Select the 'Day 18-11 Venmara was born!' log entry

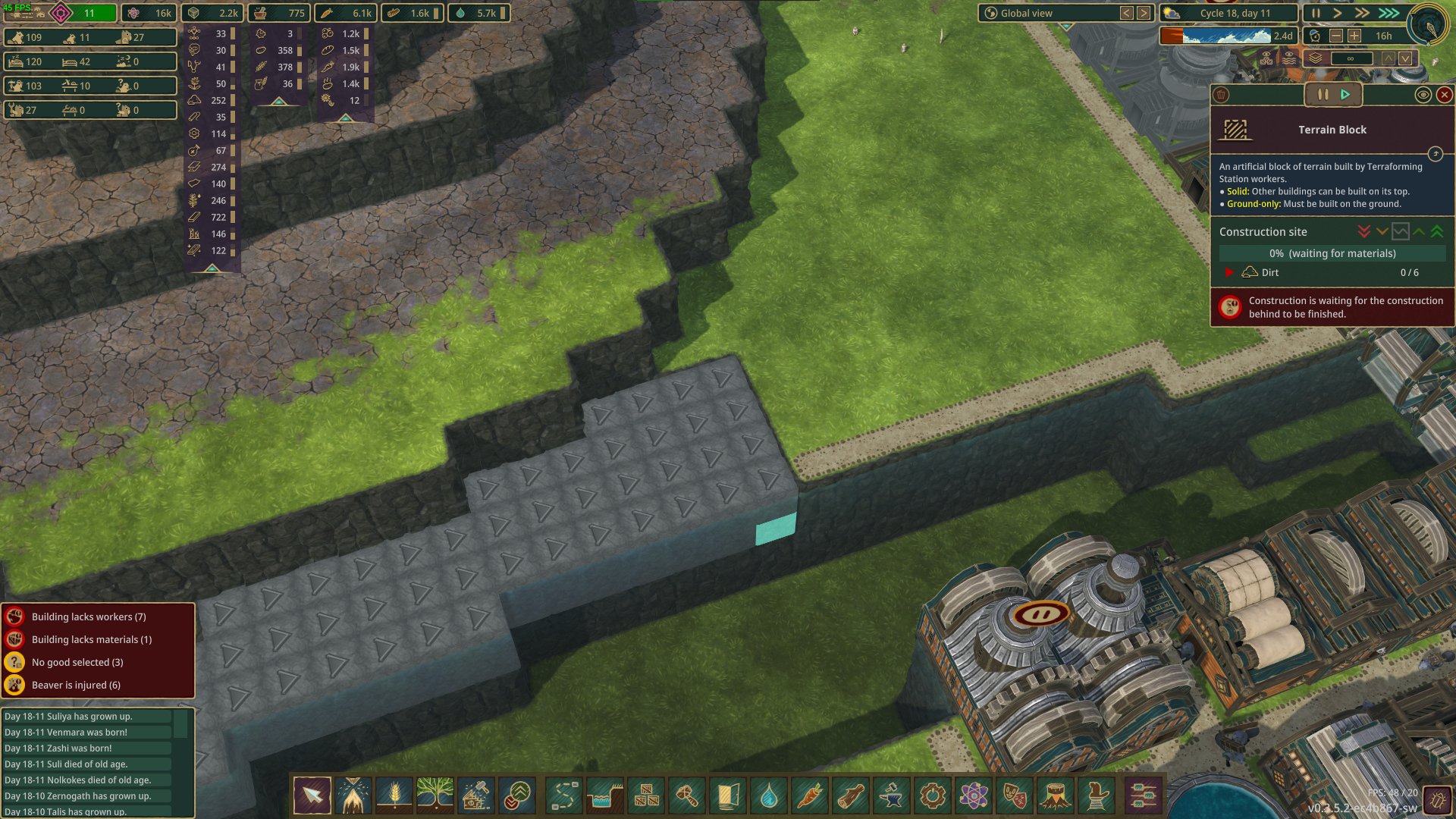(87, 732)
